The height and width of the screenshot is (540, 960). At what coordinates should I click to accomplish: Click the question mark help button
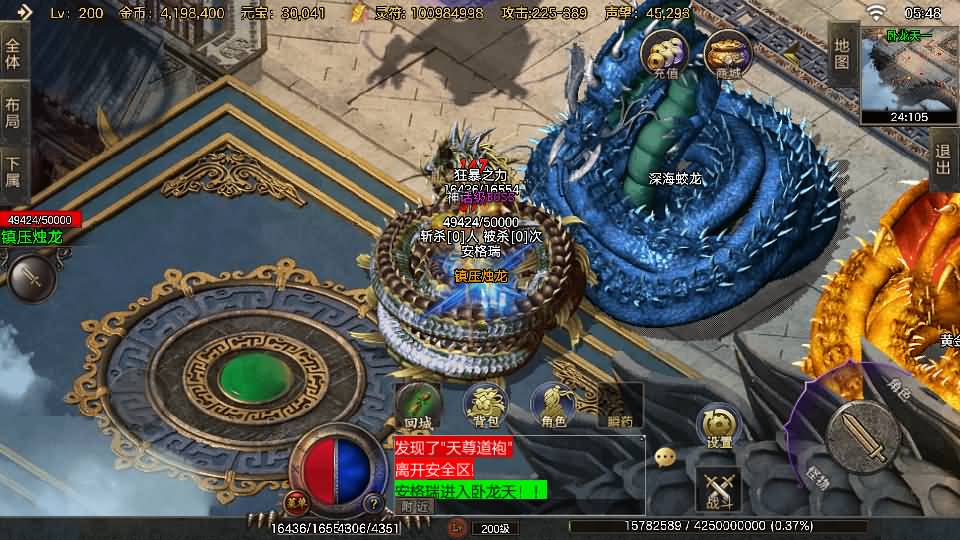coord(373,503)
